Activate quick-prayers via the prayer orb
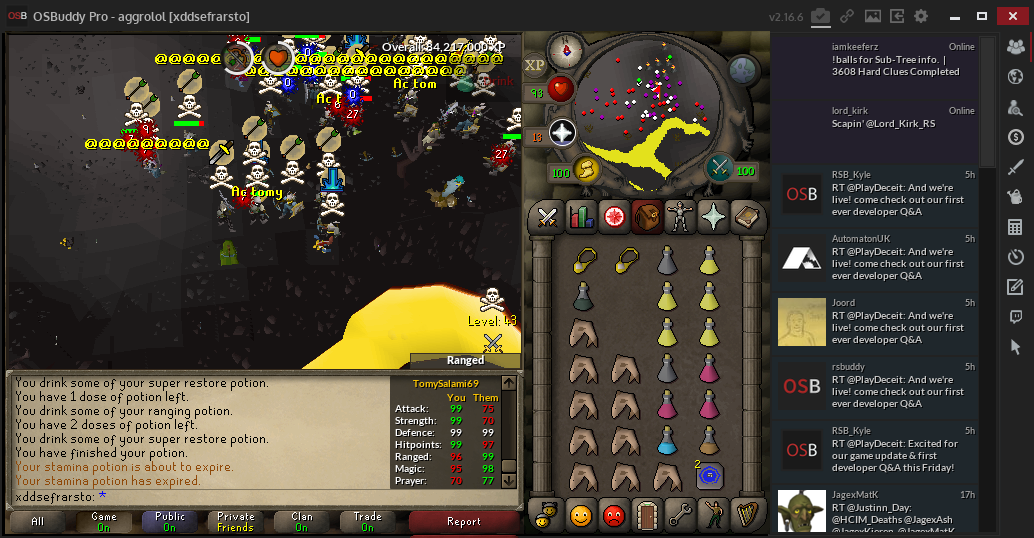The height and width of the screenshot is (538, 1034). tap(561, 133)
